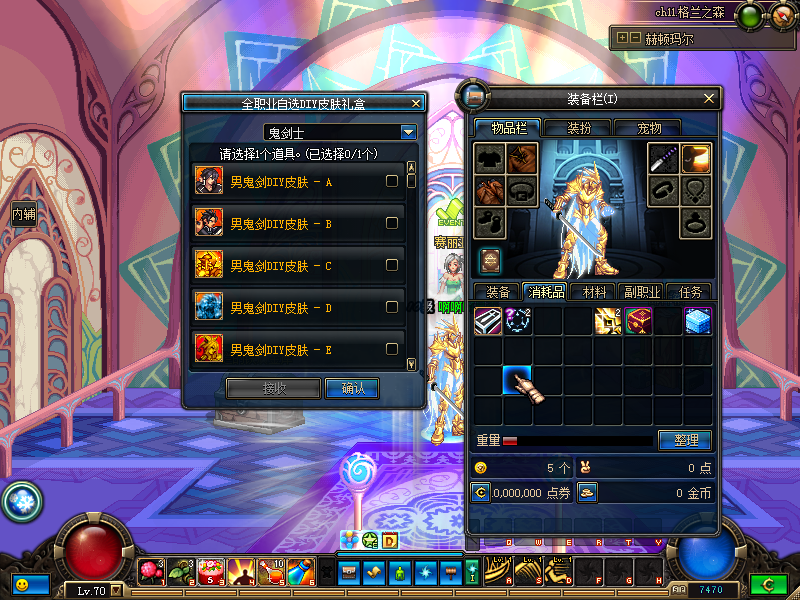This screenshot has height=600, width=800.
Task: Tick the checkbox for 男鬼剑DIY皮肤 - A
Action: tap(392, 181)
